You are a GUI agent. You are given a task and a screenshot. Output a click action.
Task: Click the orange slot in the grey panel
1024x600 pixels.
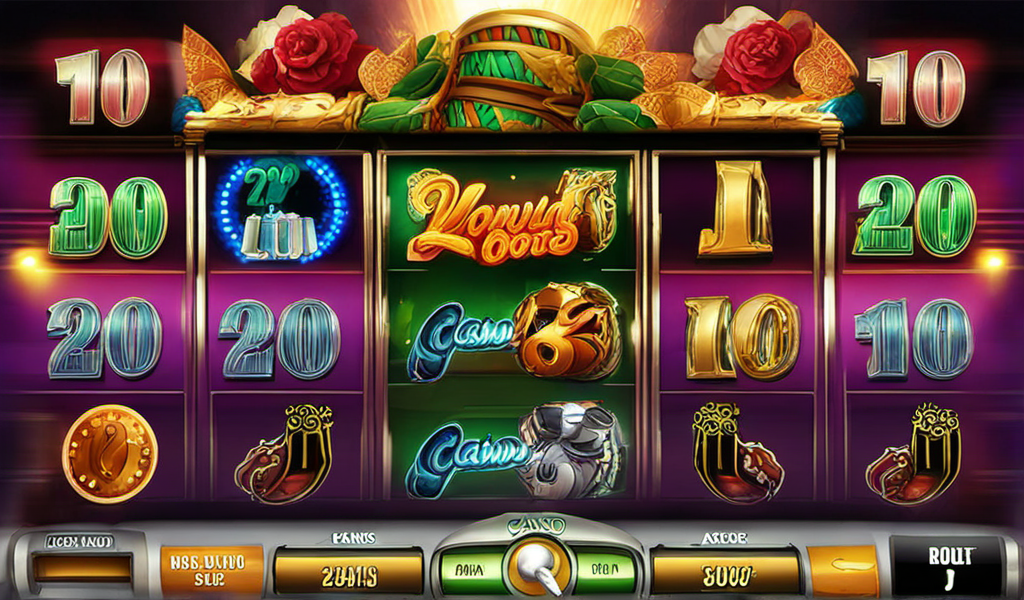coord(82,568)
